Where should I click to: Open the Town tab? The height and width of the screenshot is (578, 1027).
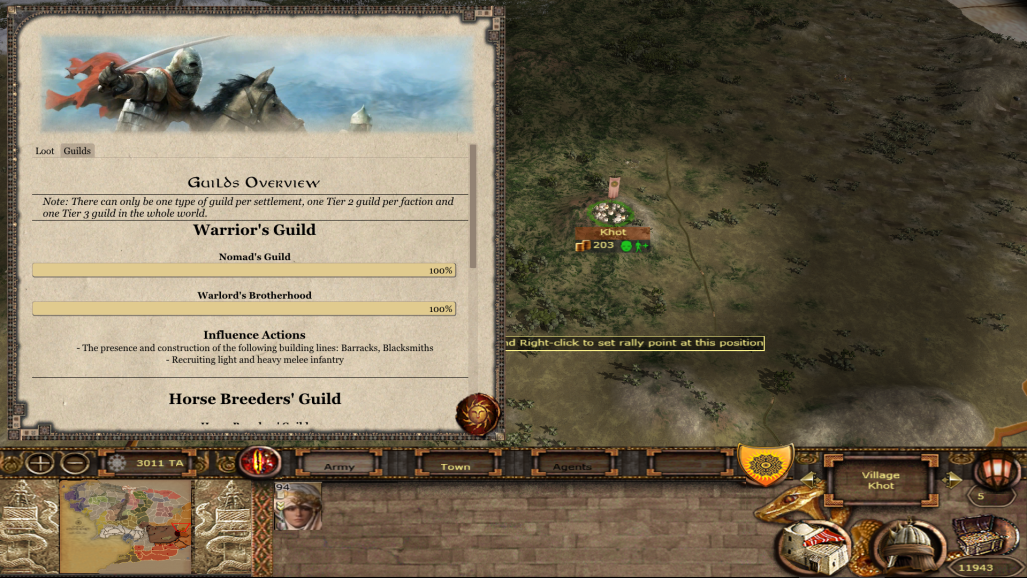[455, 466]
